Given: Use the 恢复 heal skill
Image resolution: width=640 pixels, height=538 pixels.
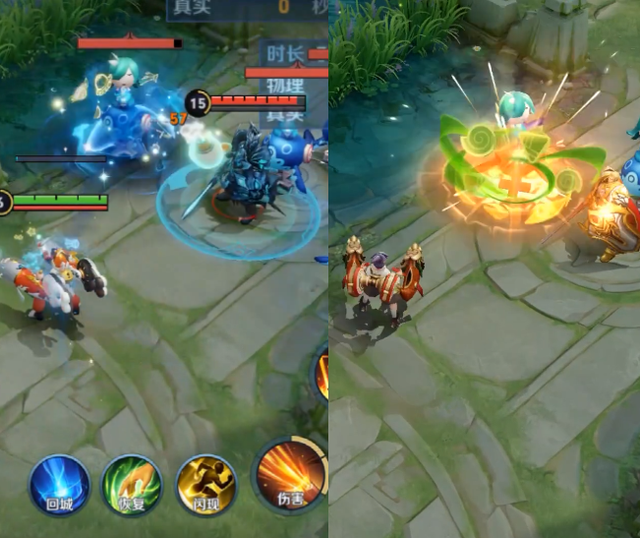Looking at the screenshot, I should click(x=133, y=485).
